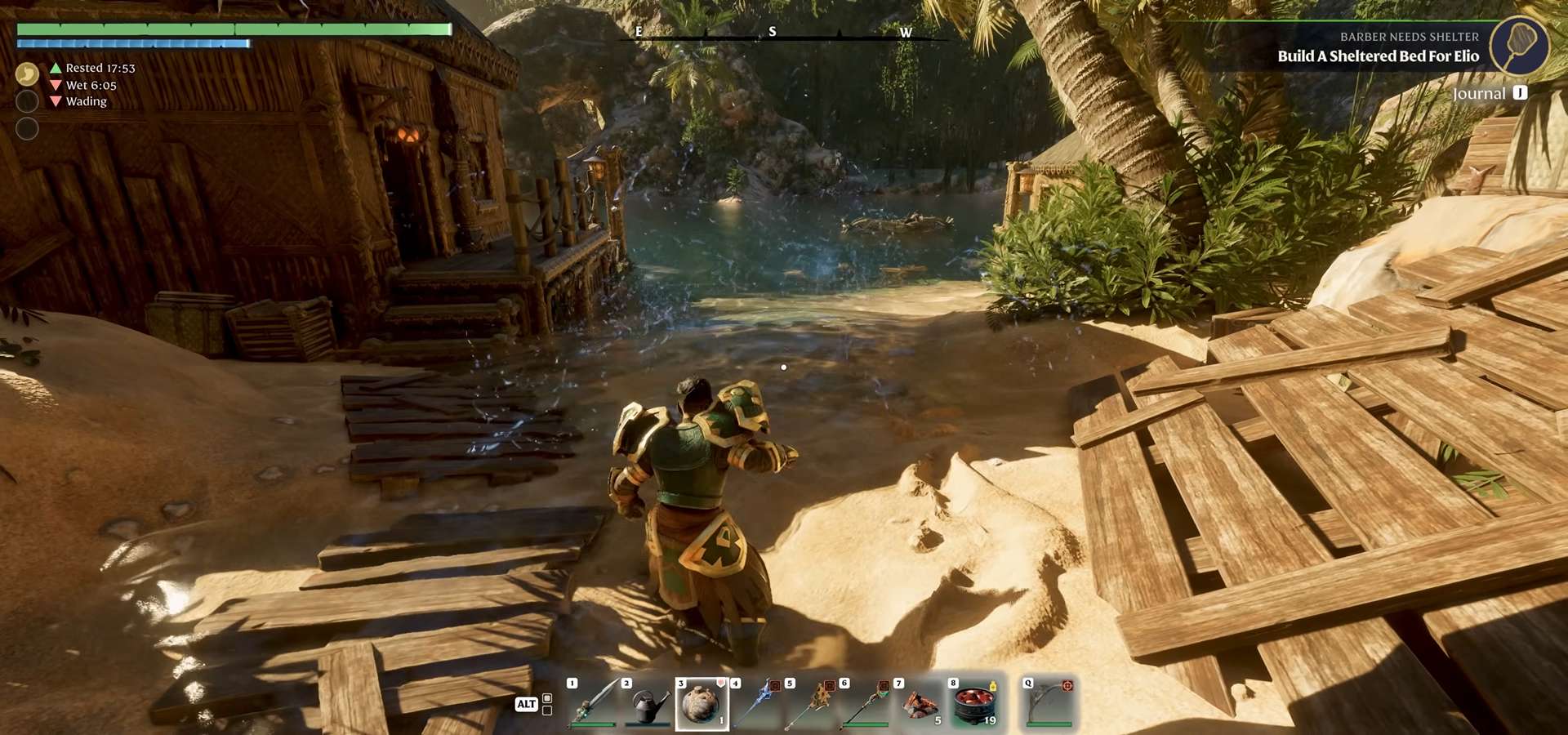Pick the golden leaf staff in slot 5
This screenshot has width=1568, height=735.
tap(812, 703)
